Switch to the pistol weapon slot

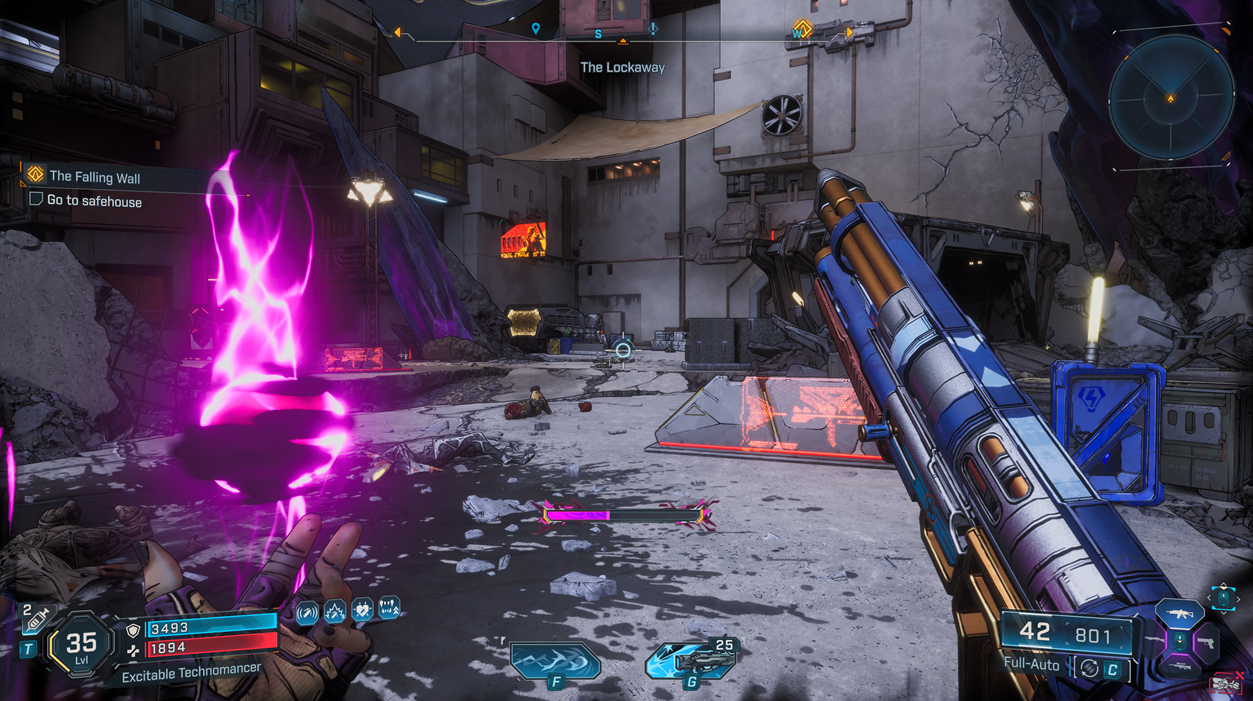[1207, 641]
